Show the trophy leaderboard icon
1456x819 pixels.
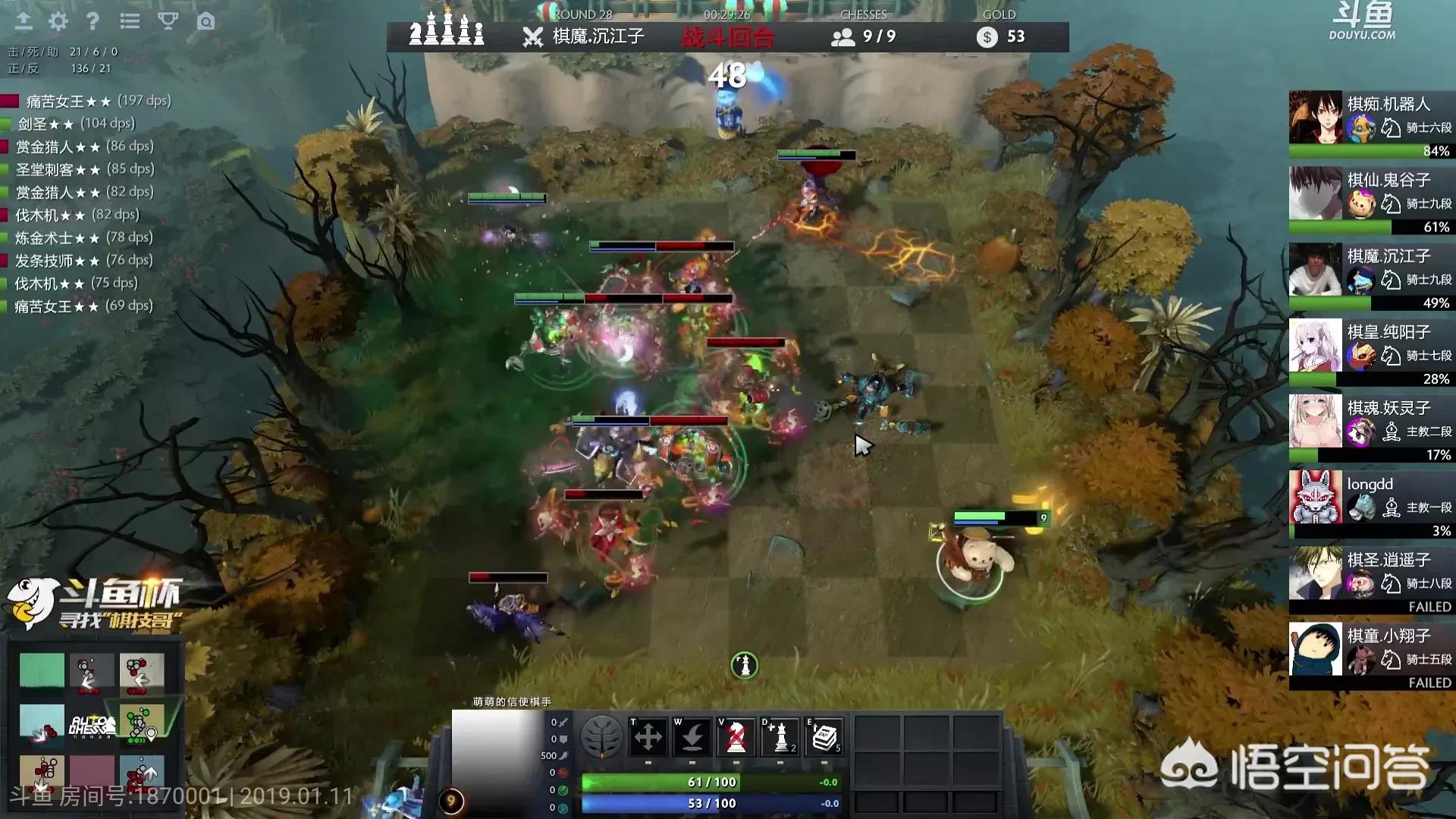[x=168, y=21]
